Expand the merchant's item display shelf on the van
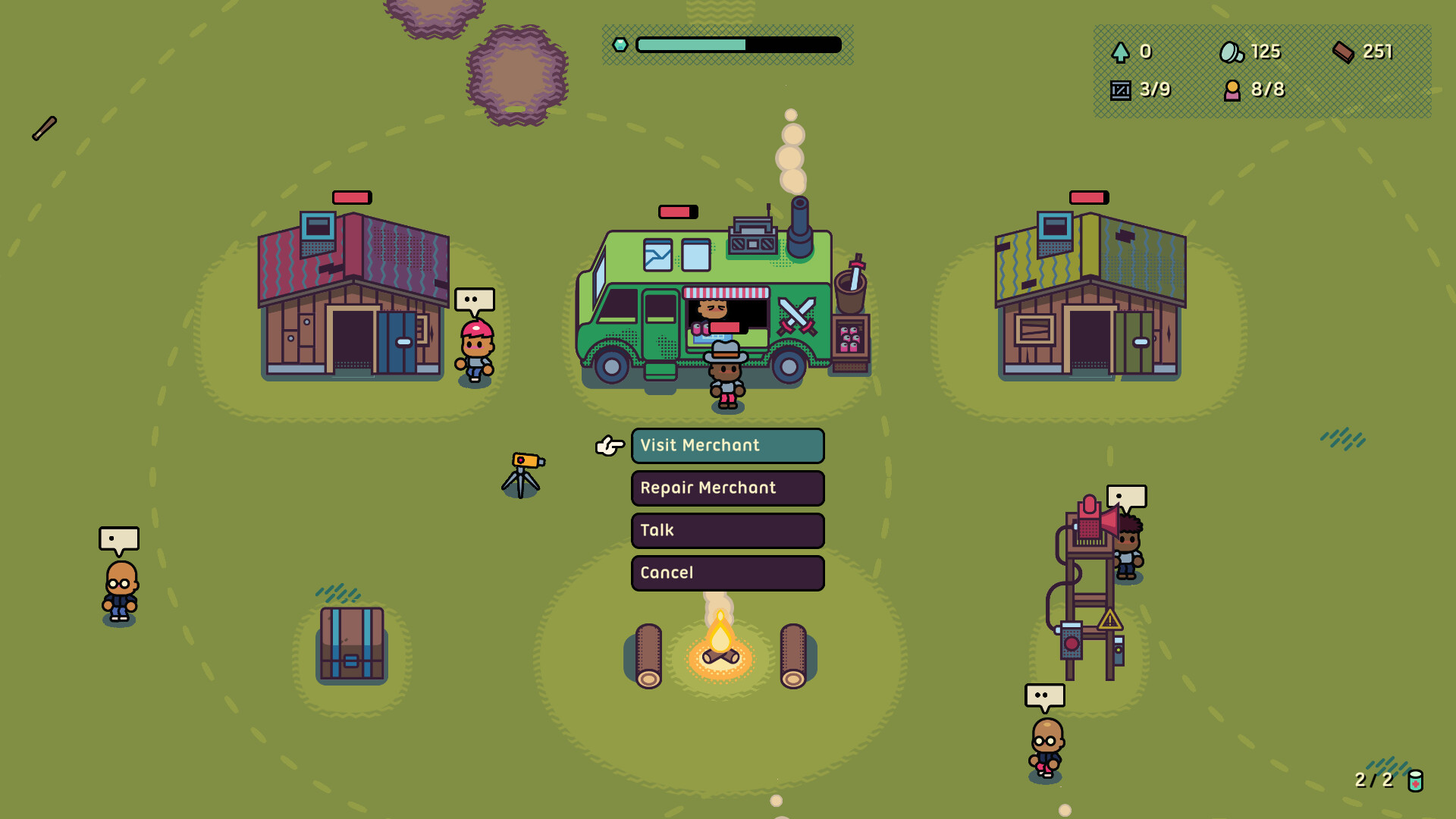1456x819 pixels. tap(850, 334)
